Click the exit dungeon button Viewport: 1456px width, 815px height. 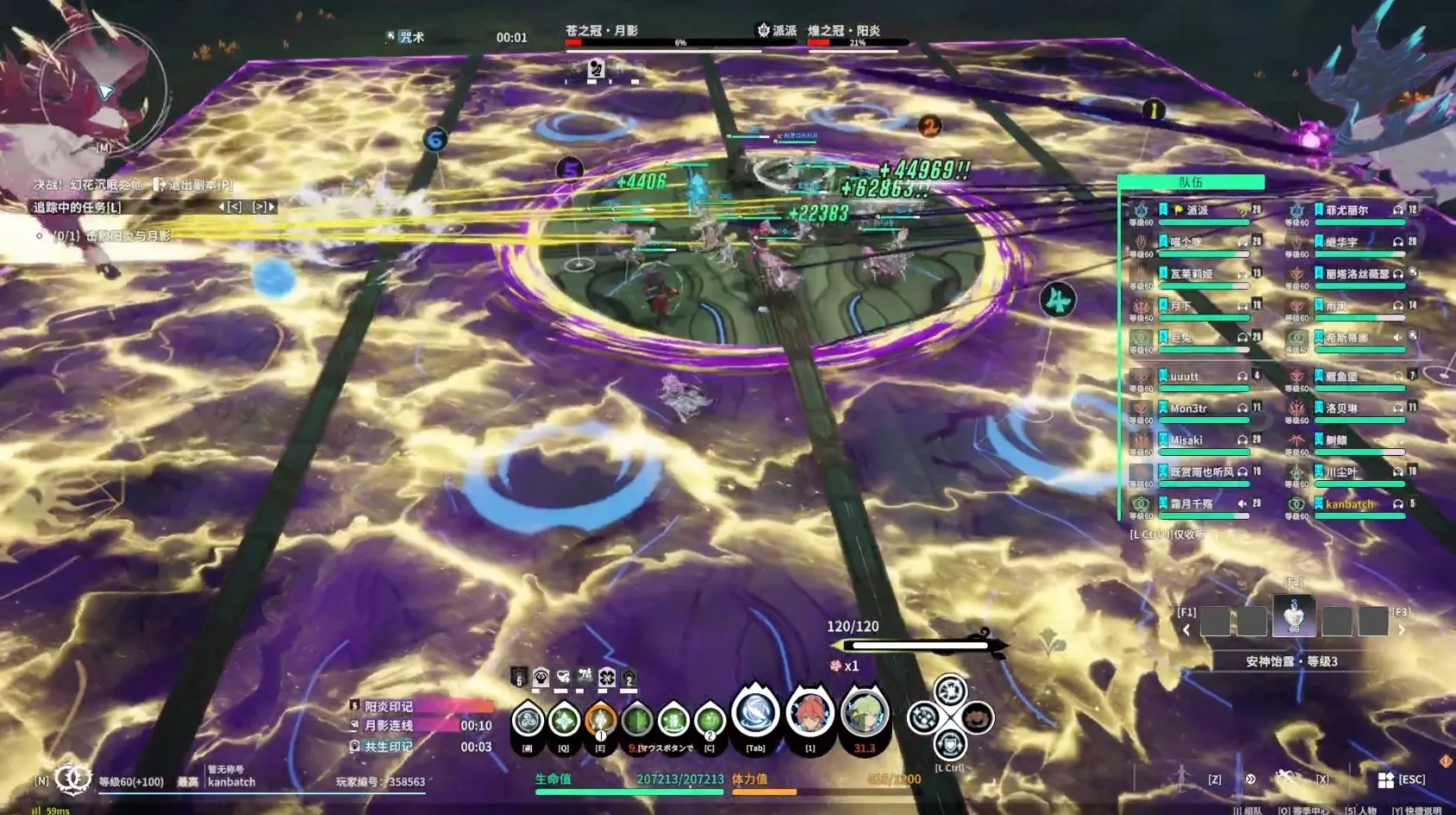click(194, 185)
